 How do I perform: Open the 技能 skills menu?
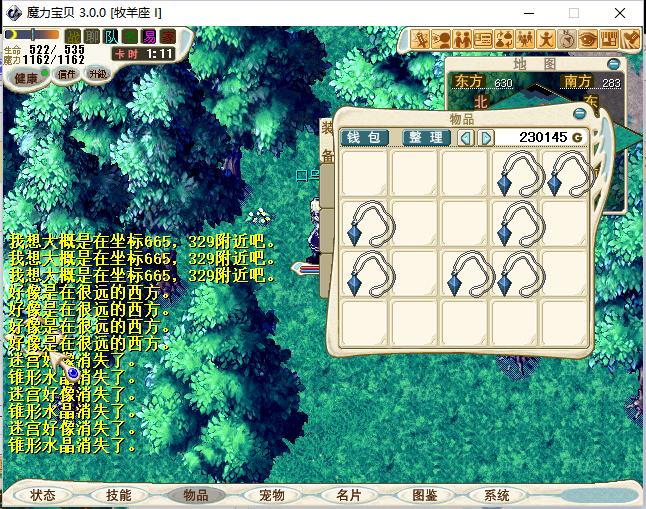coord(119,495)
